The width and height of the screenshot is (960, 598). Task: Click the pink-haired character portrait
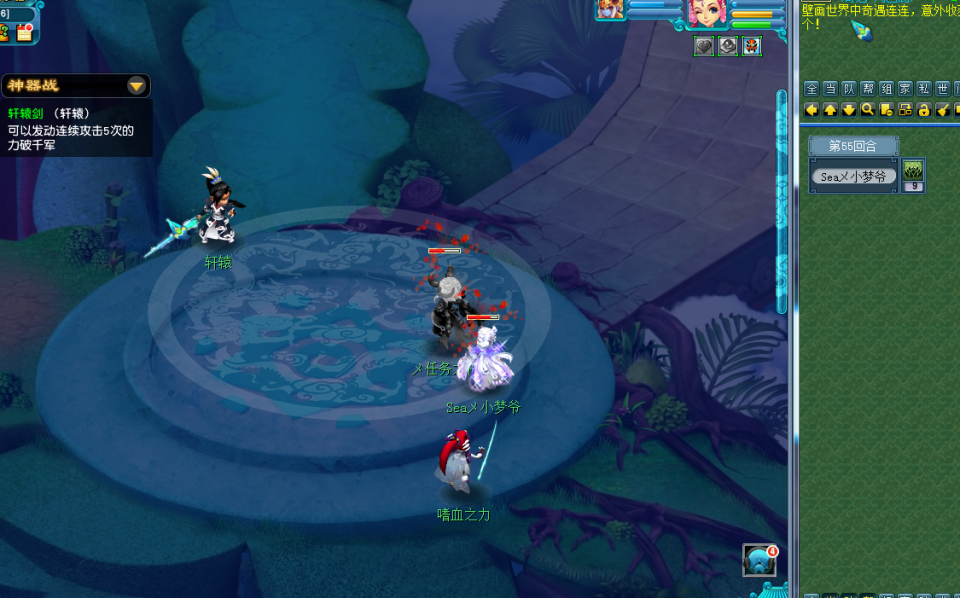click(704, 12)
